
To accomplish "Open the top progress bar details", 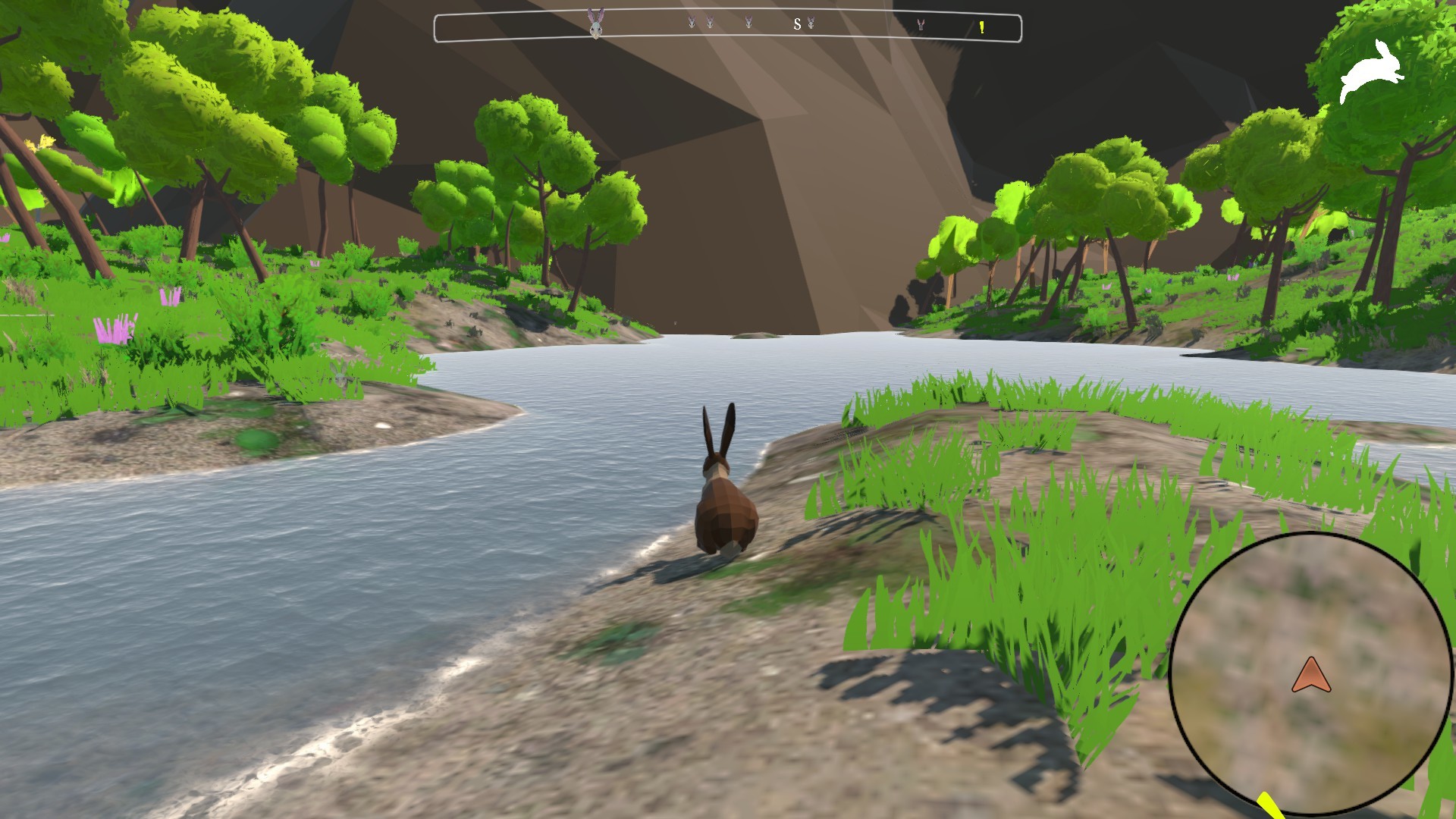I will click(x=726, y=26).
